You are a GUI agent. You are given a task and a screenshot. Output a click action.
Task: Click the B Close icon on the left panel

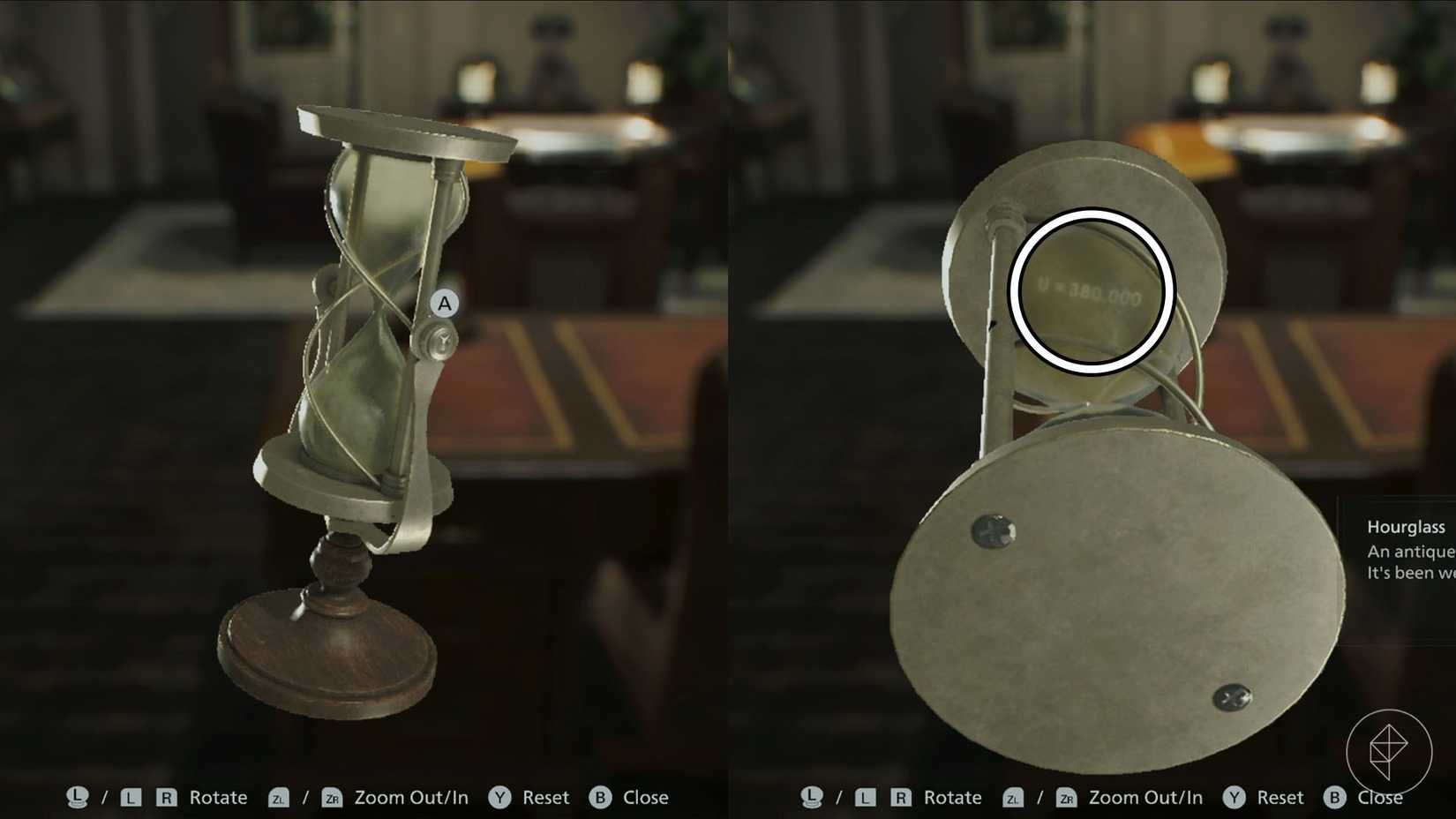pyautogui.click(x=601, y=797)
